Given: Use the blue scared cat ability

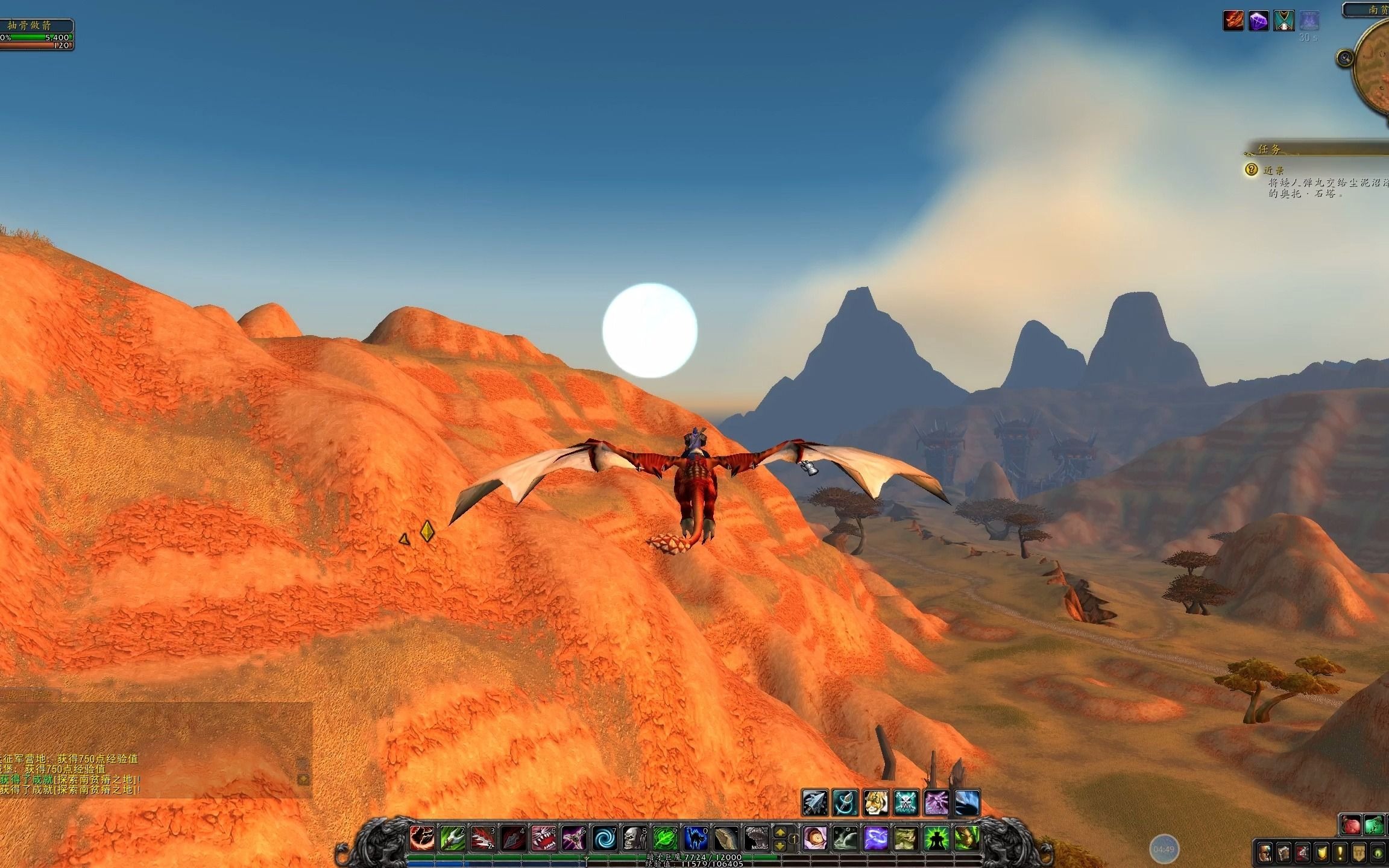Looking at the screenshot, I should 695,838.
